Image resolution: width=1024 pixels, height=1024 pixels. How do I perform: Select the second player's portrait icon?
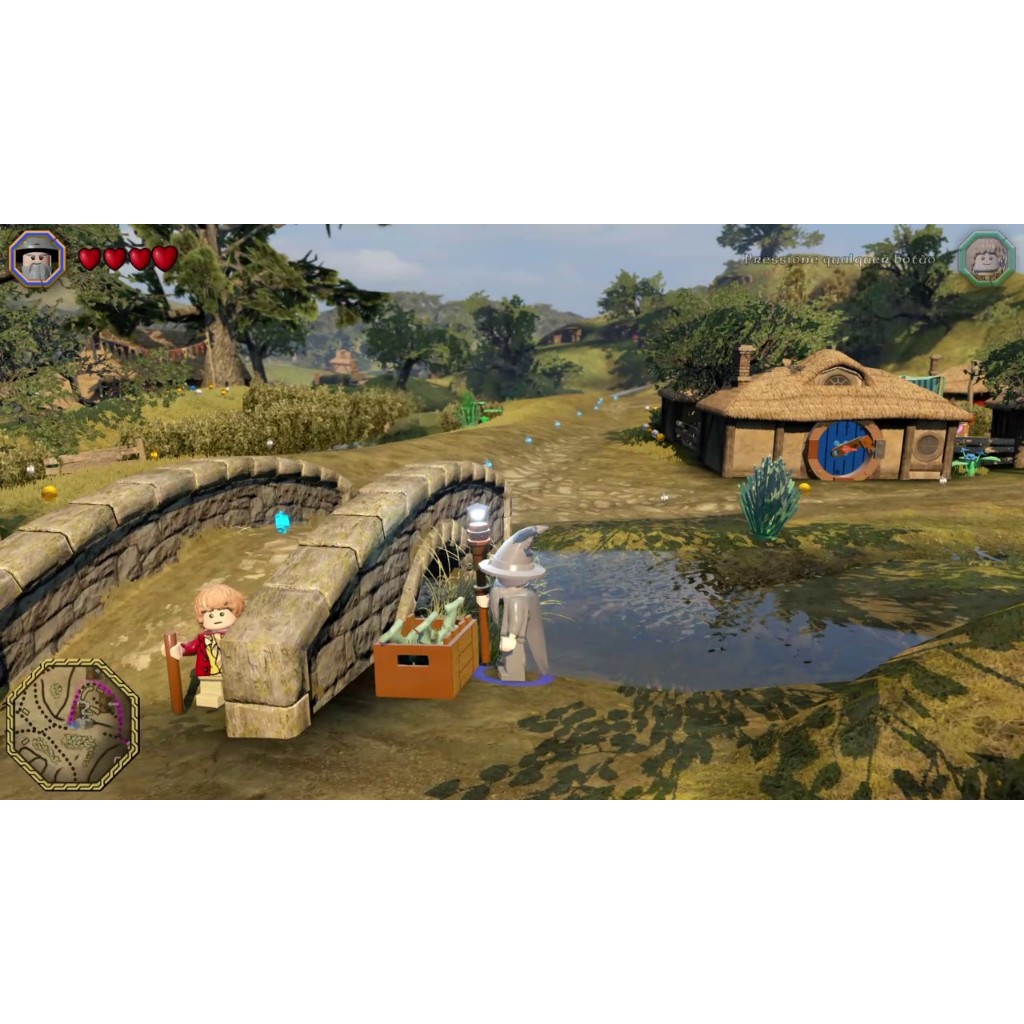point(987,259)
